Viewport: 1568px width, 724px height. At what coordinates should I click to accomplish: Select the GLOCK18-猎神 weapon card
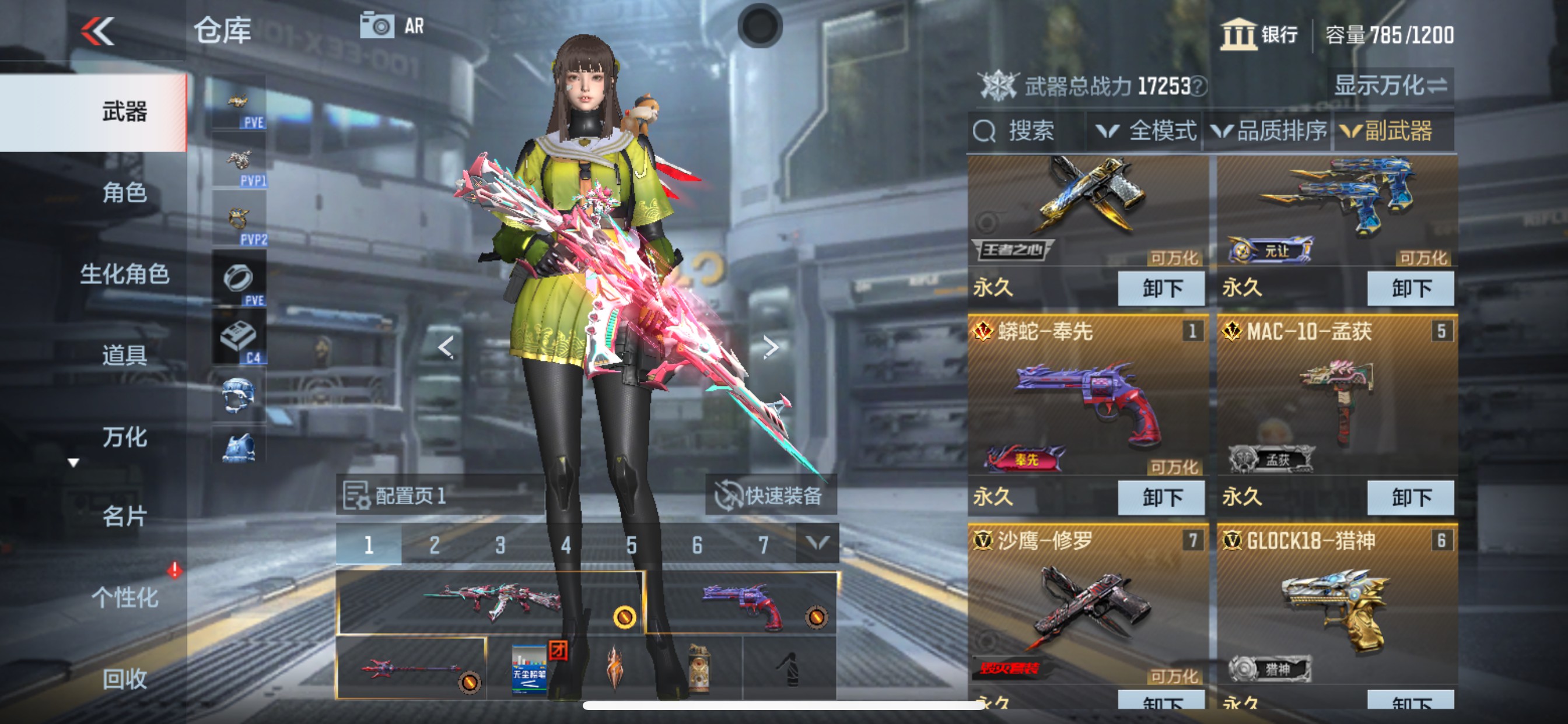click(1335, 605)
